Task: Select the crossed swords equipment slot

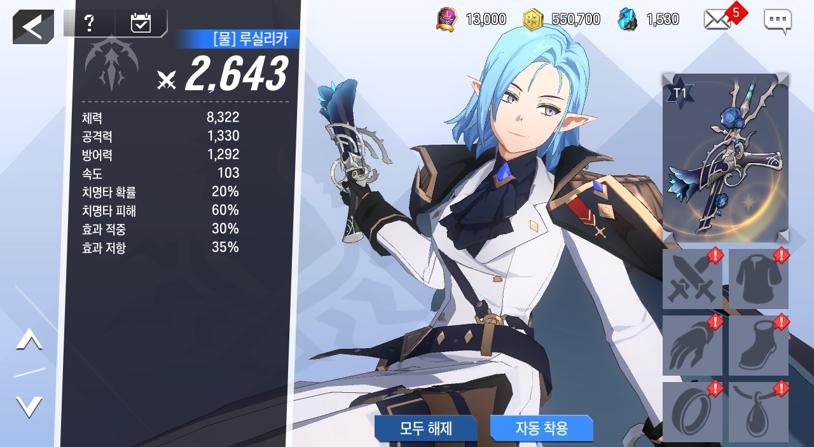Action: (692, 279)
